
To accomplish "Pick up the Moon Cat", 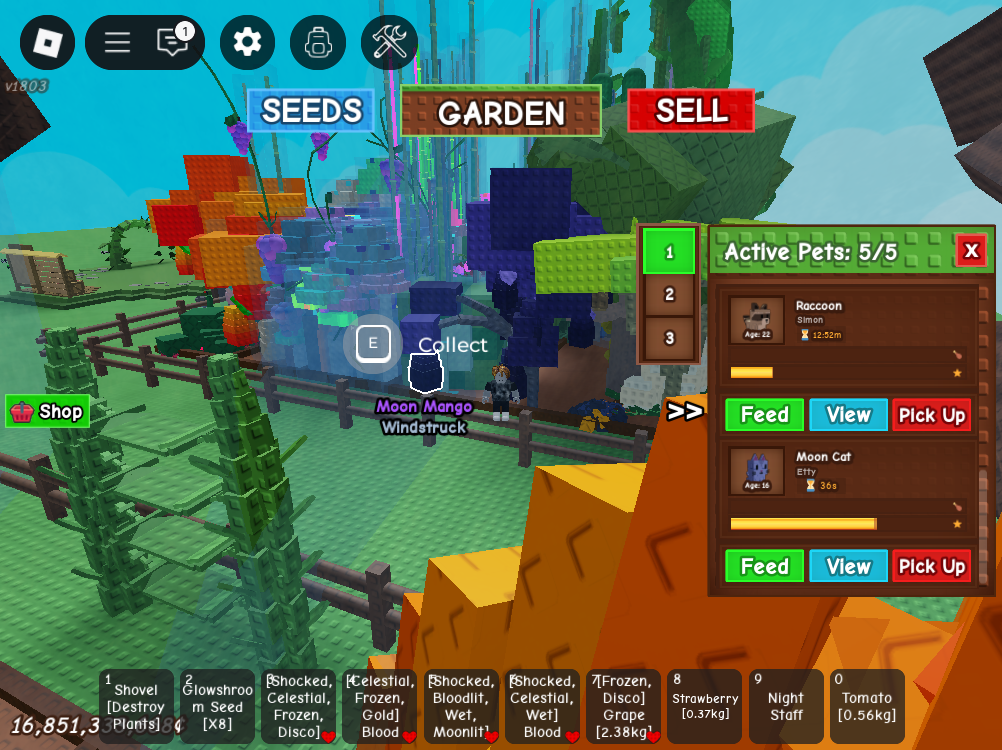I will [931, 566].
